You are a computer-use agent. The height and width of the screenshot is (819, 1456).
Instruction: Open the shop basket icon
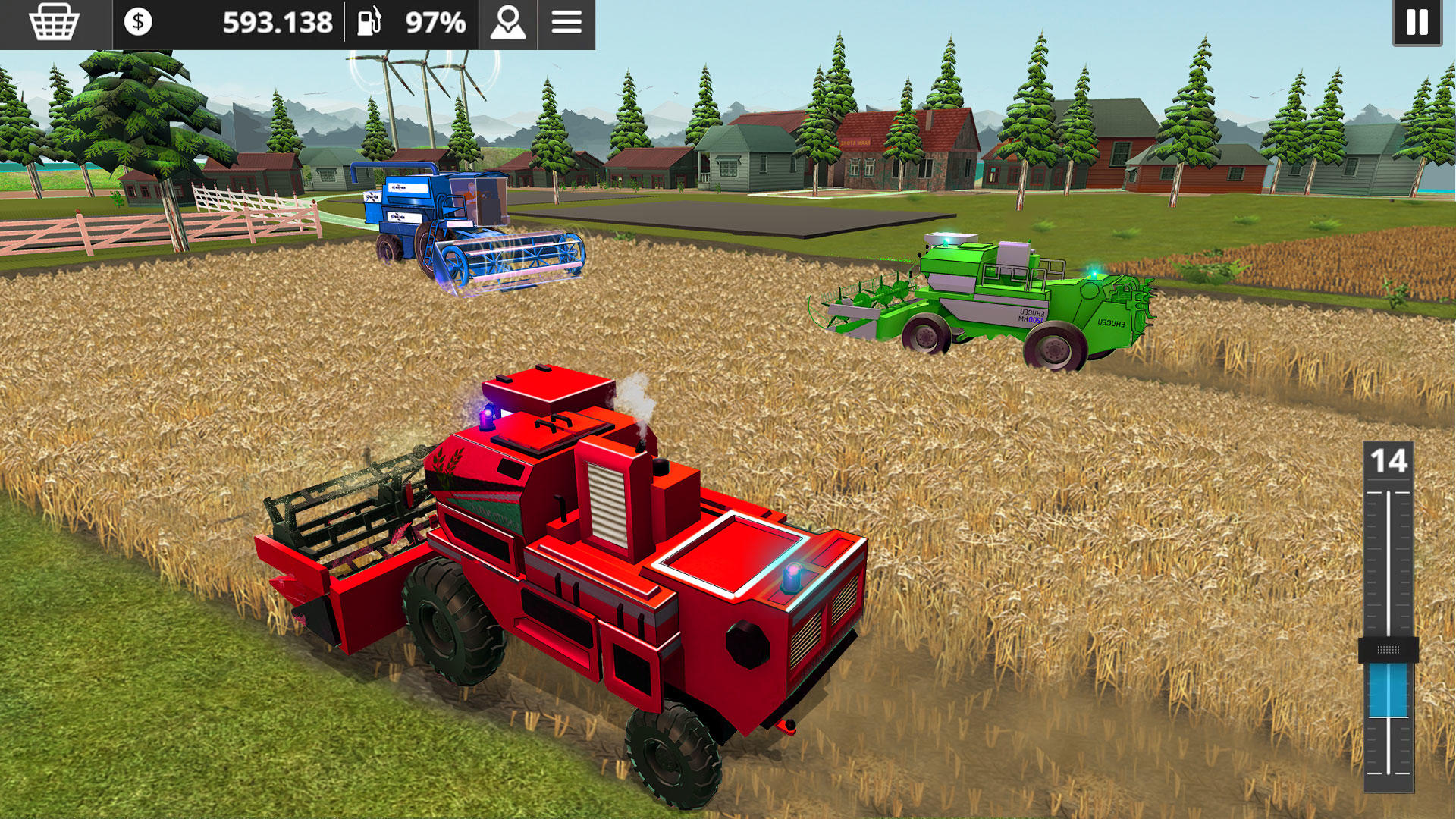point(53,23)
